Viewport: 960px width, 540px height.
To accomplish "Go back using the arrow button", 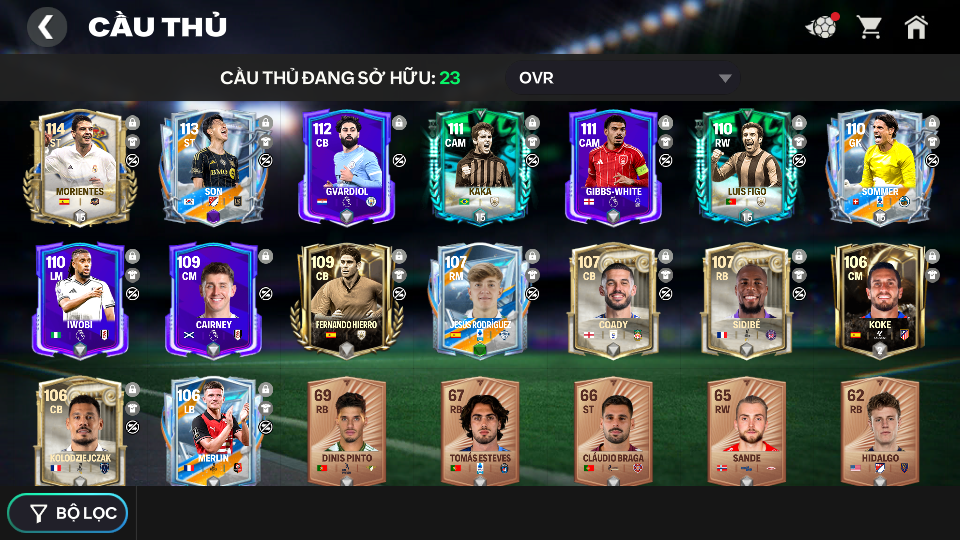I will [46, 27].
